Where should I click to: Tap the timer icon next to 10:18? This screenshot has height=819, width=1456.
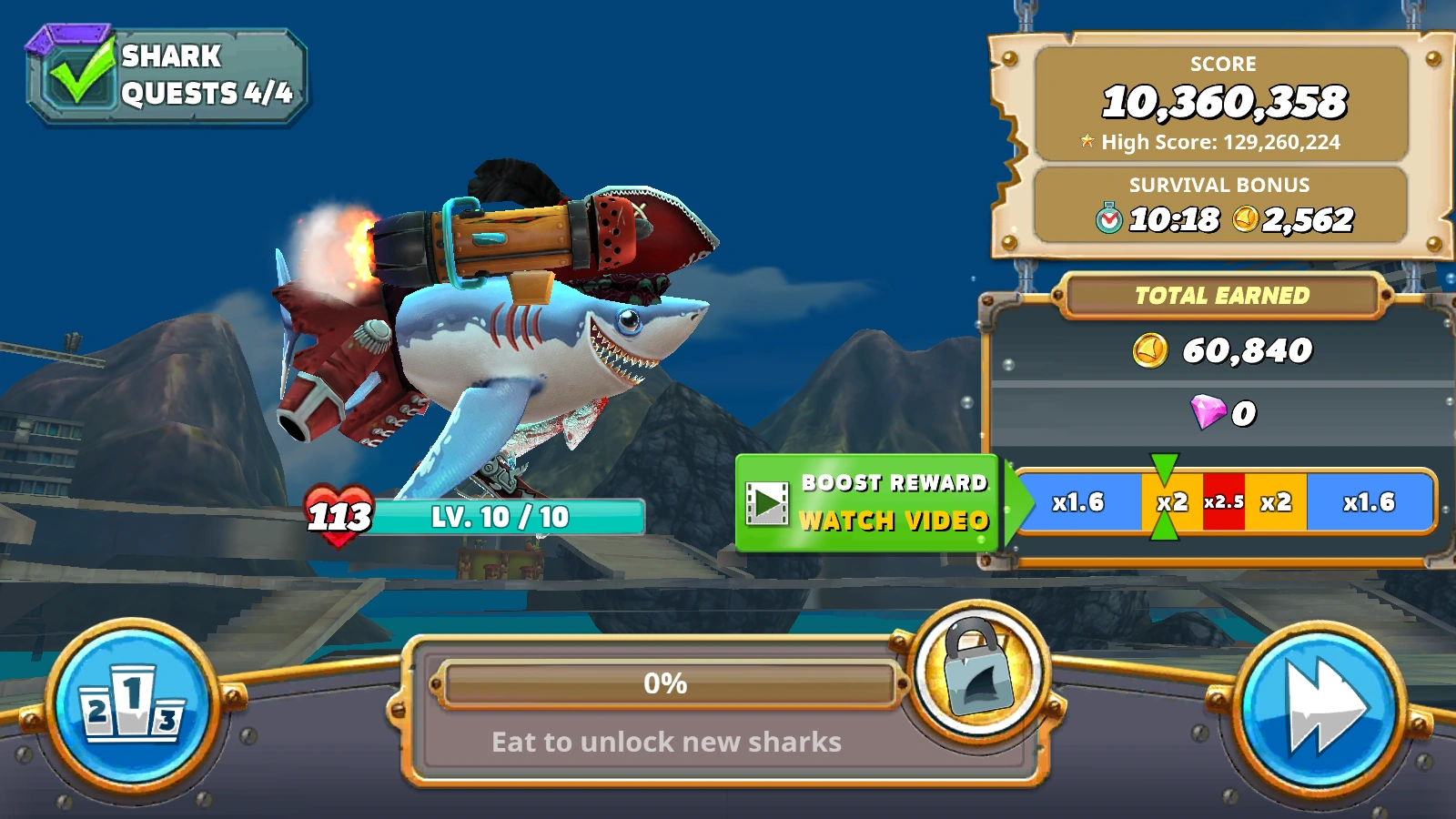point(1107,218)
